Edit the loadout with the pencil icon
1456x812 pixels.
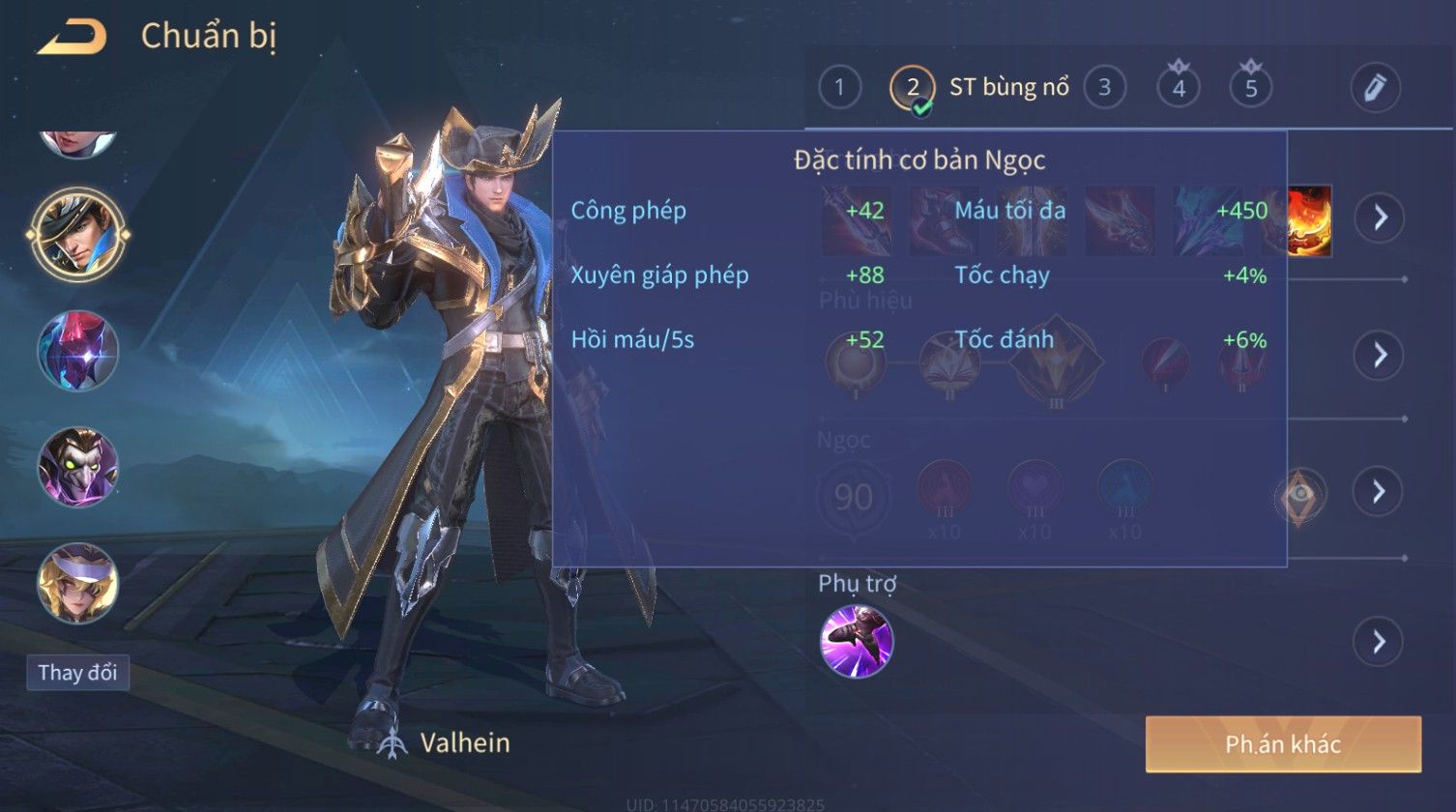(x=1375, y=88)
